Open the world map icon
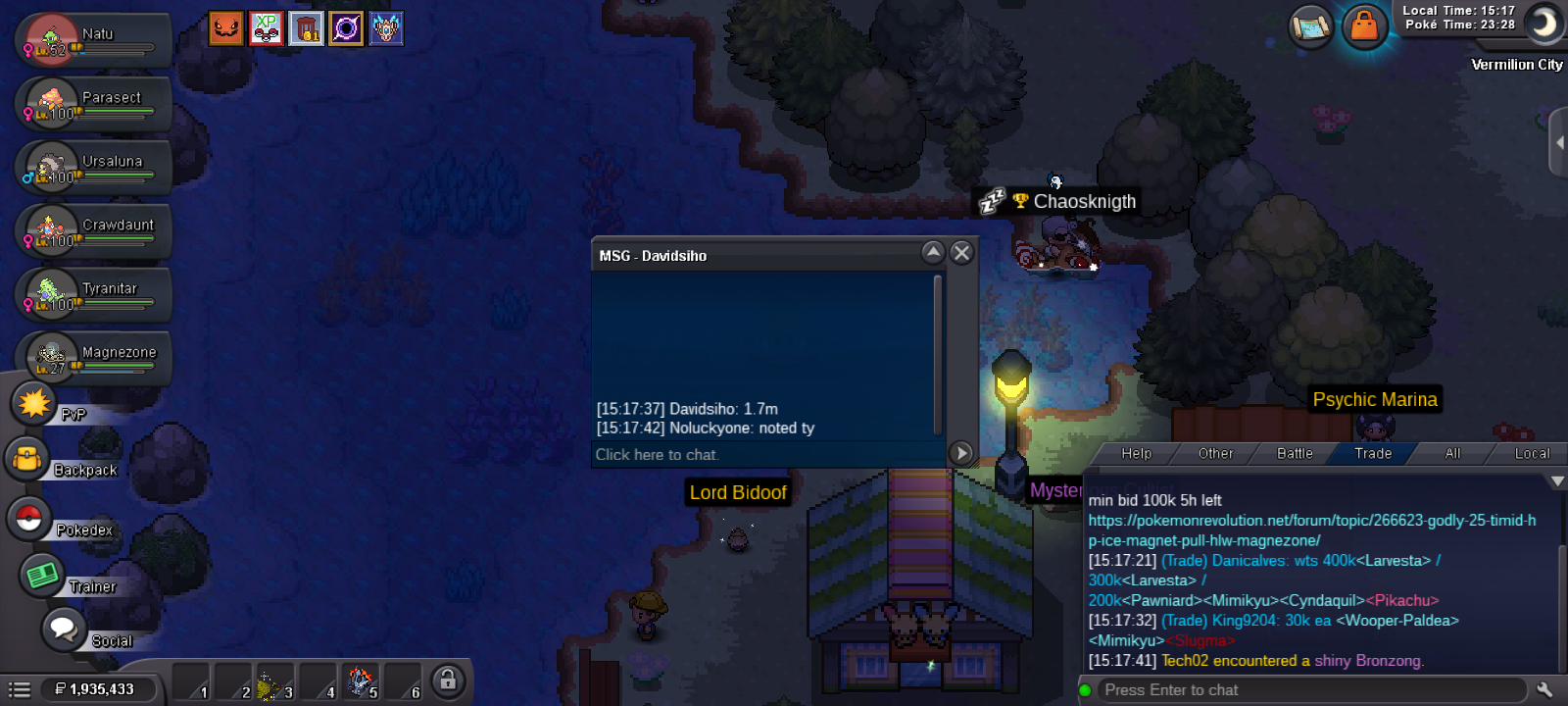Image resolution: width=1568 pixels, height=706 pixels. [x=1311, y=26]
